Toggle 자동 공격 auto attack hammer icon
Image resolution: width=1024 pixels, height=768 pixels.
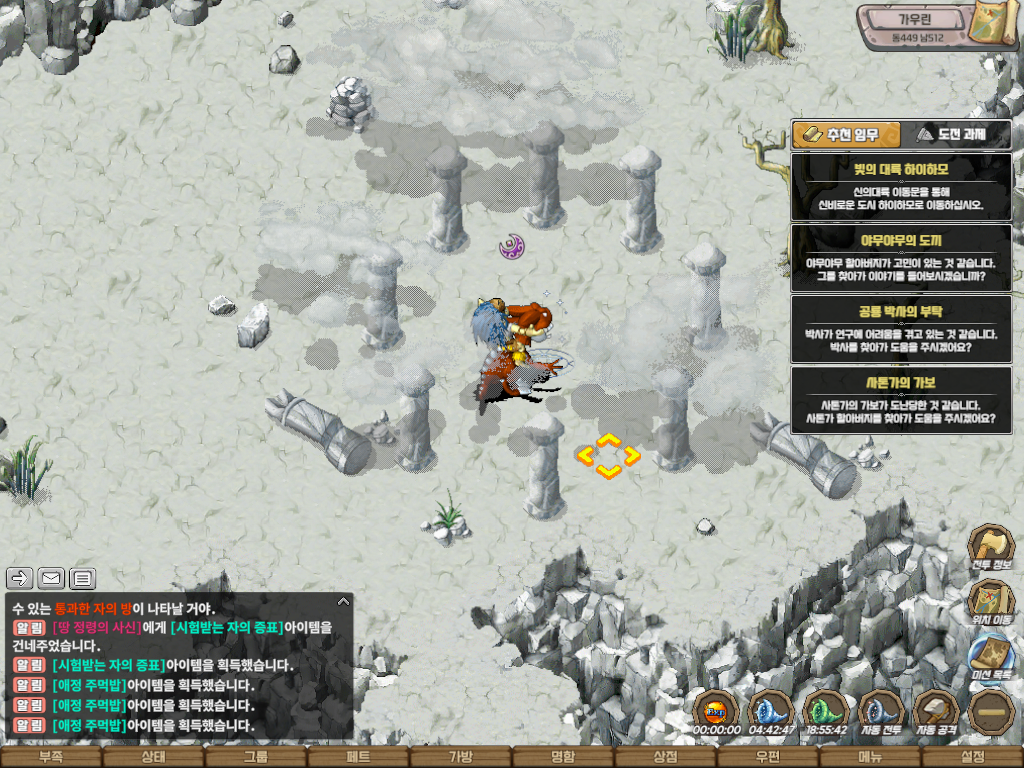tap(936, 711)
